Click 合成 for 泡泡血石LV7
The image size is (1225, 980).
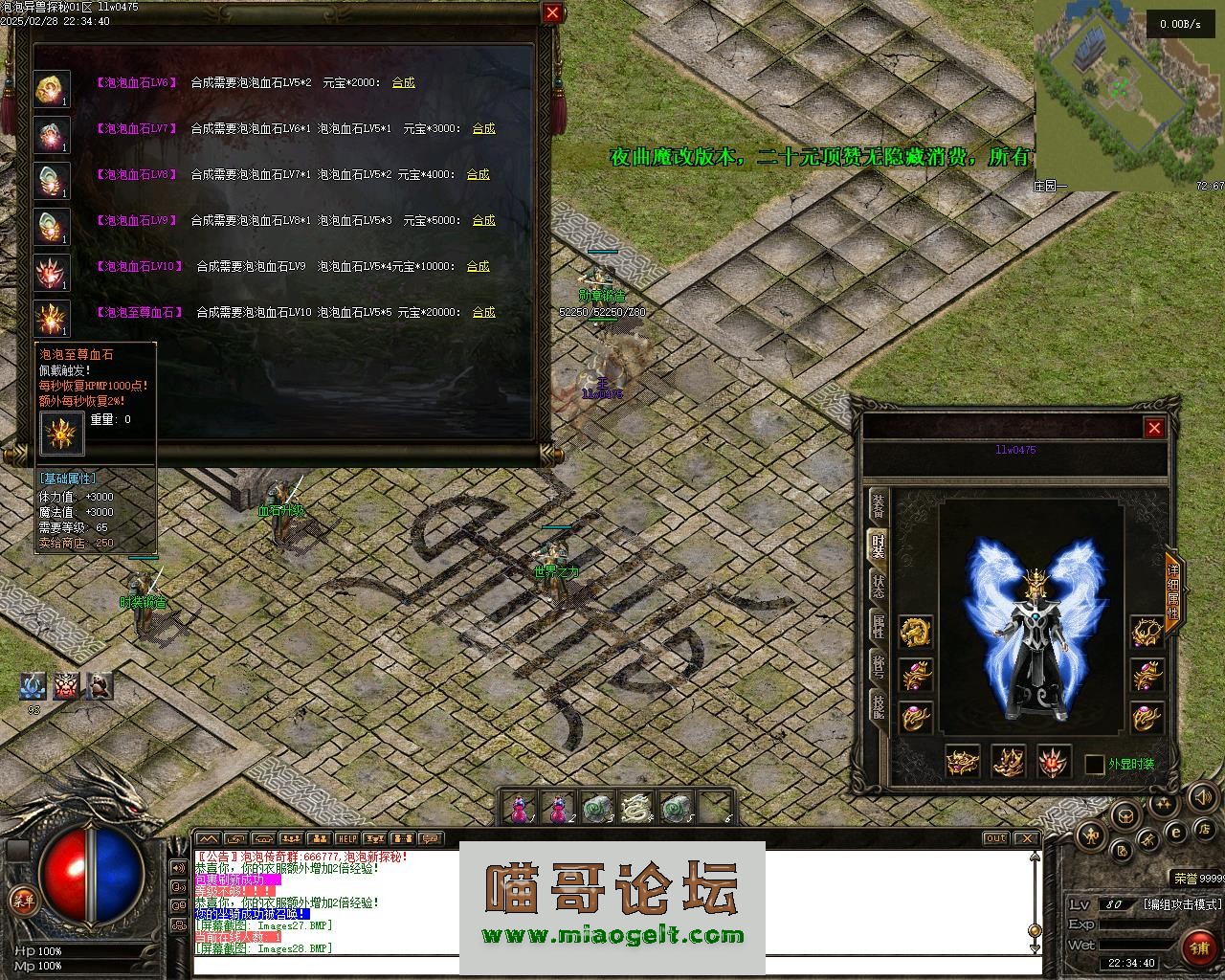point(483,128)
